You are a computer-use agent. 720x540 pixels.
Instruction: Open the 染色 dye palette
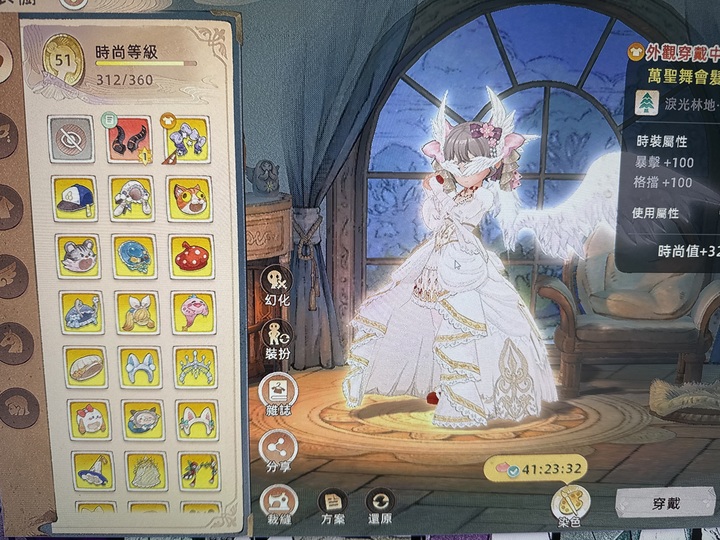pos(570,505)
